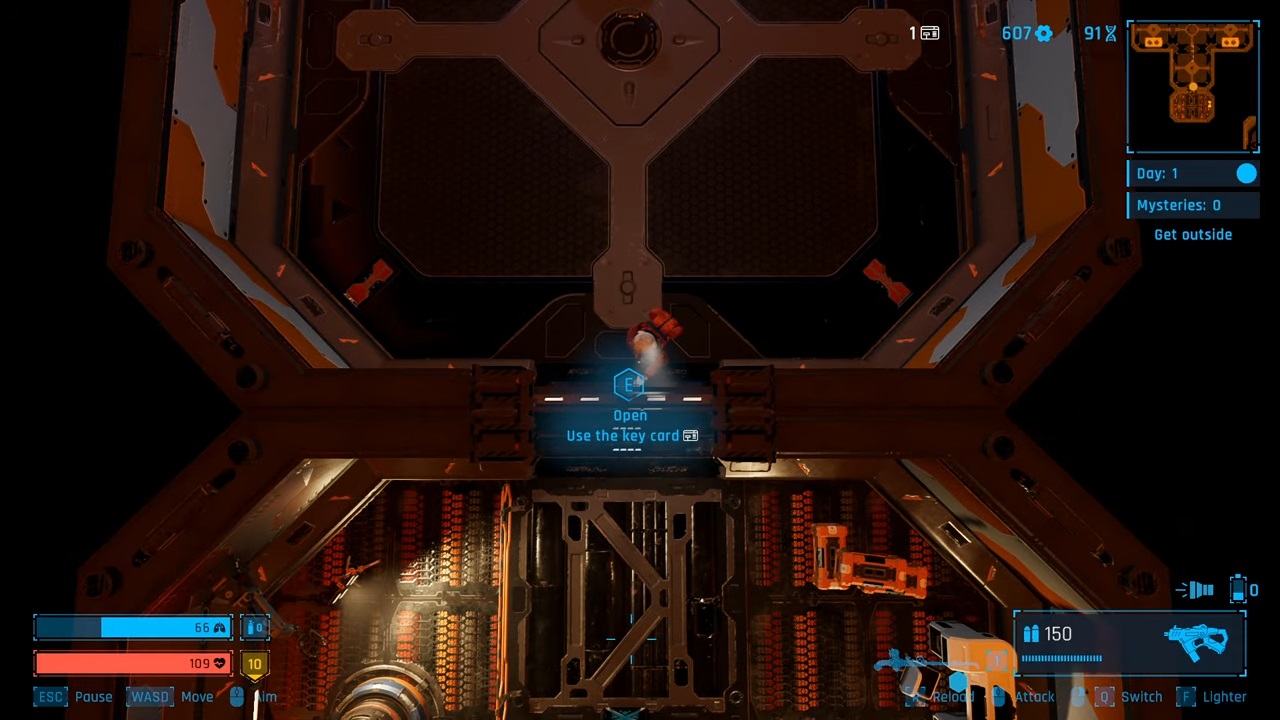
Task: Open the Mysteries tracker panel
Action: [x=1192, y=205]
